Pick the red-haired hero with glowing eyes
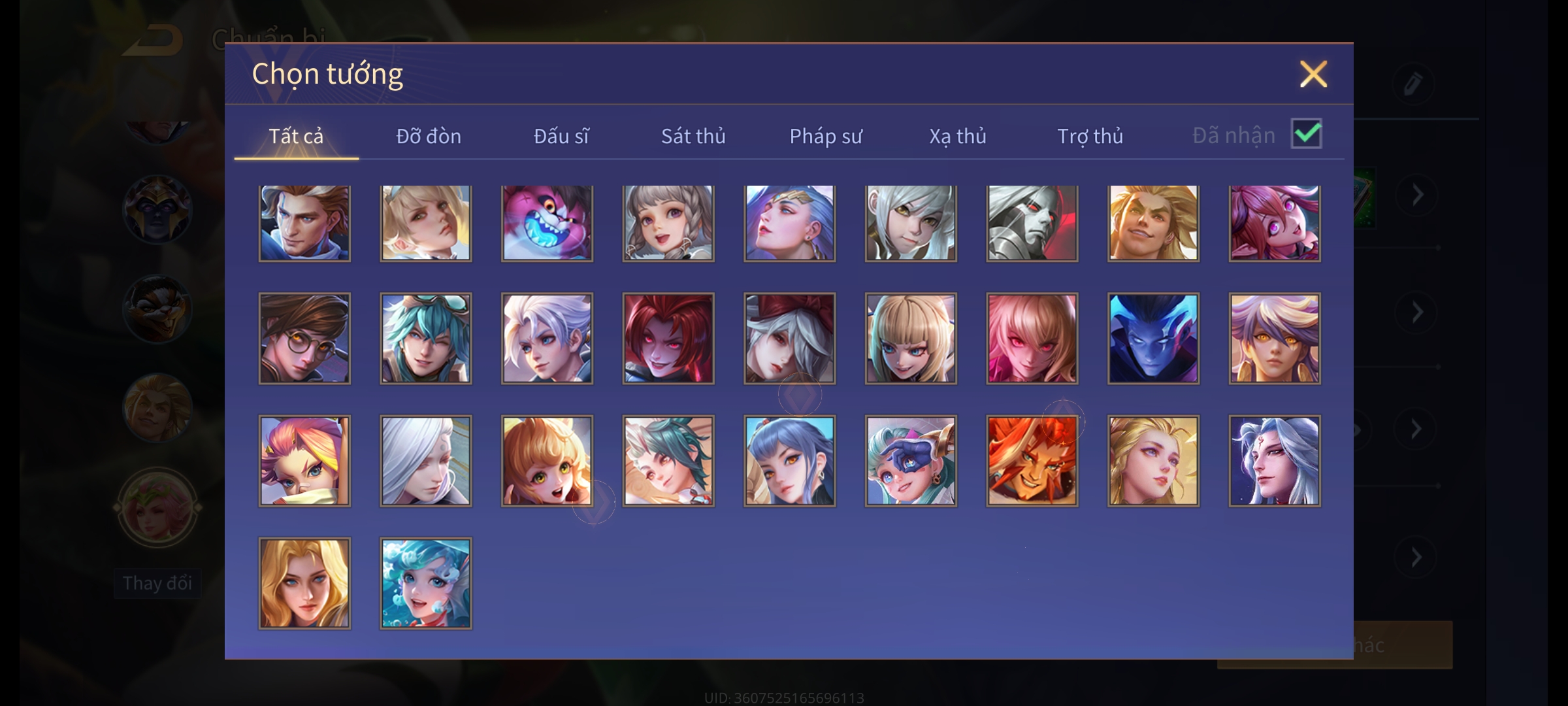 (668, 338)
